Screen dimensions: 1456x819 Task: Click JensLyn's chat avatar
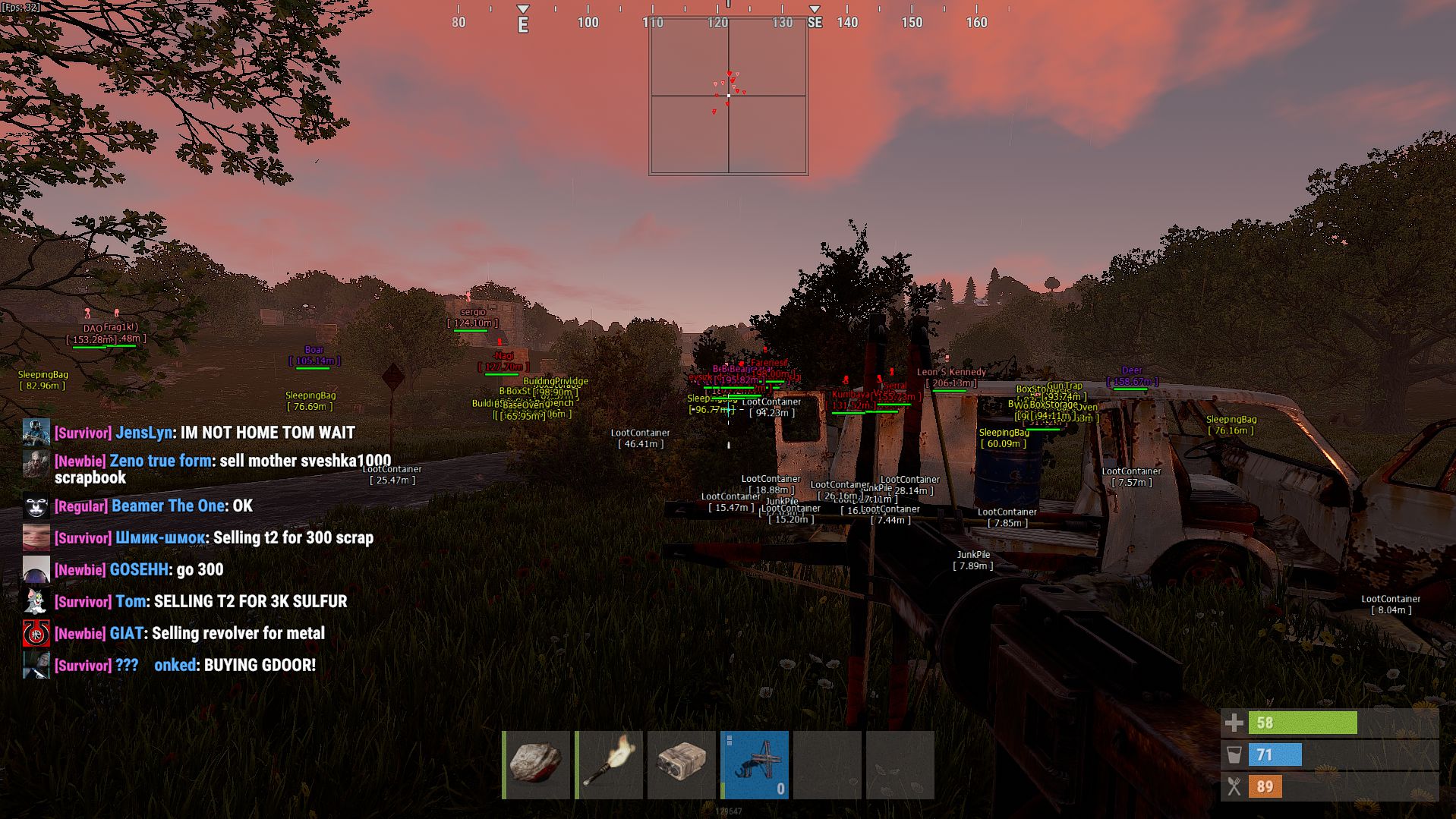(x=36, y=433)
